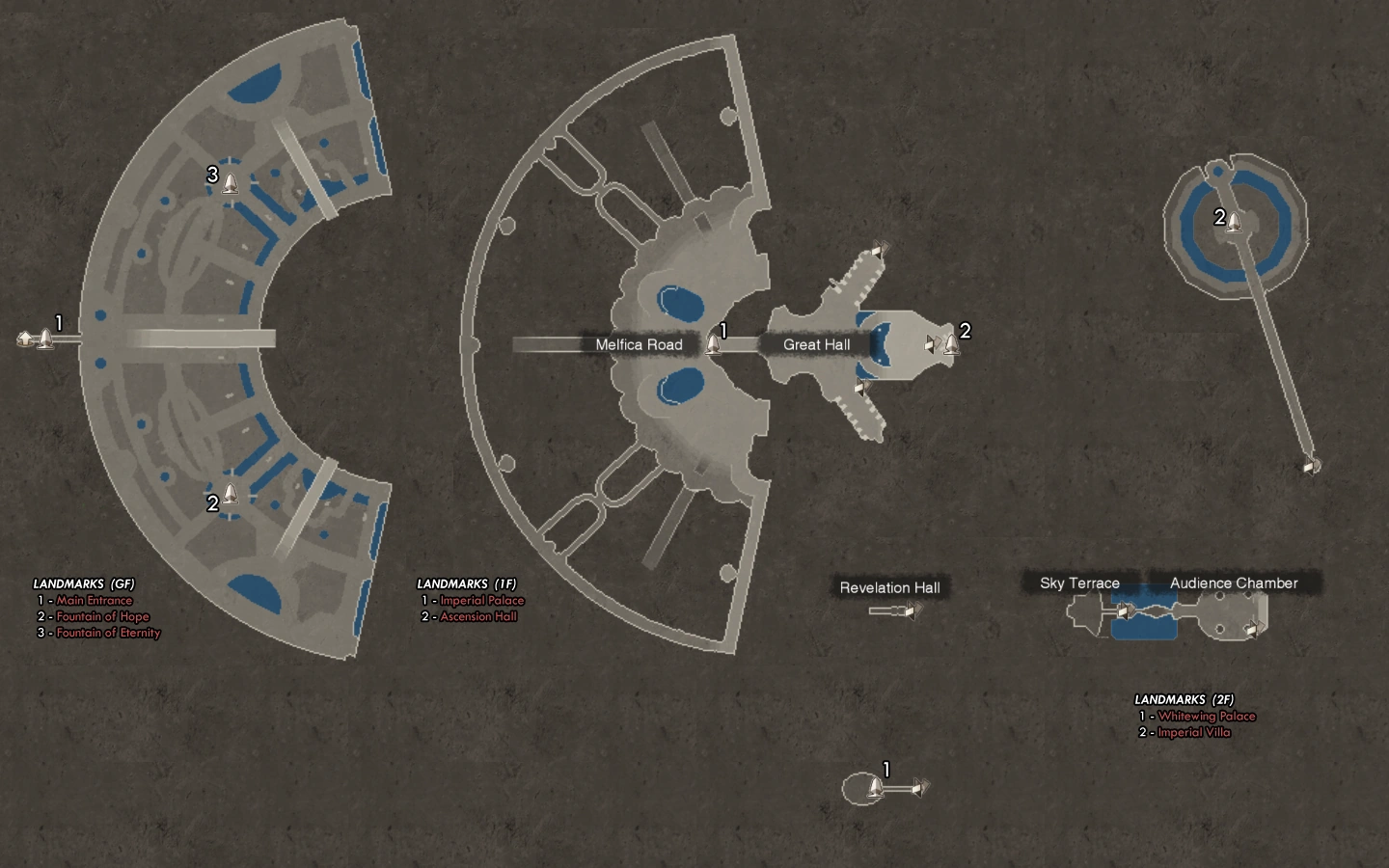Select the Sky Terrace label
This screenshot has height=868, width=1389.
(1079, 583)
